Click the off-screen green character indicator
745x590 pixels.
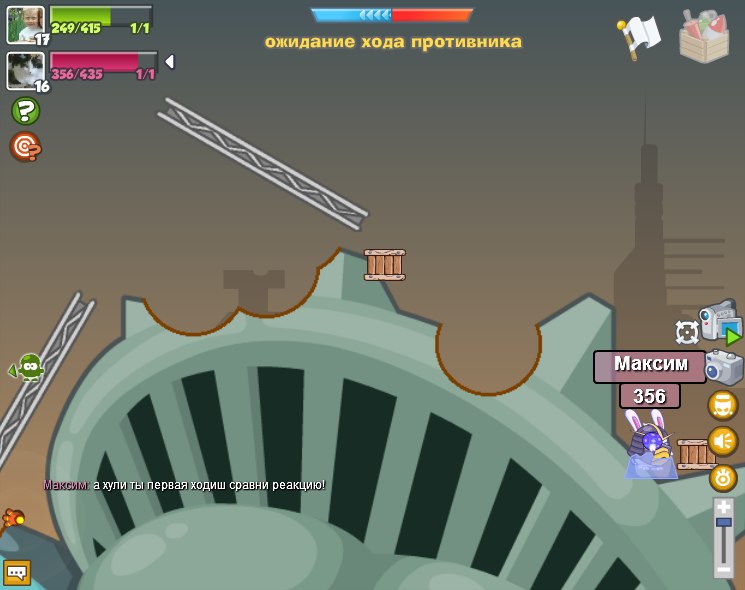click(30, 367)
